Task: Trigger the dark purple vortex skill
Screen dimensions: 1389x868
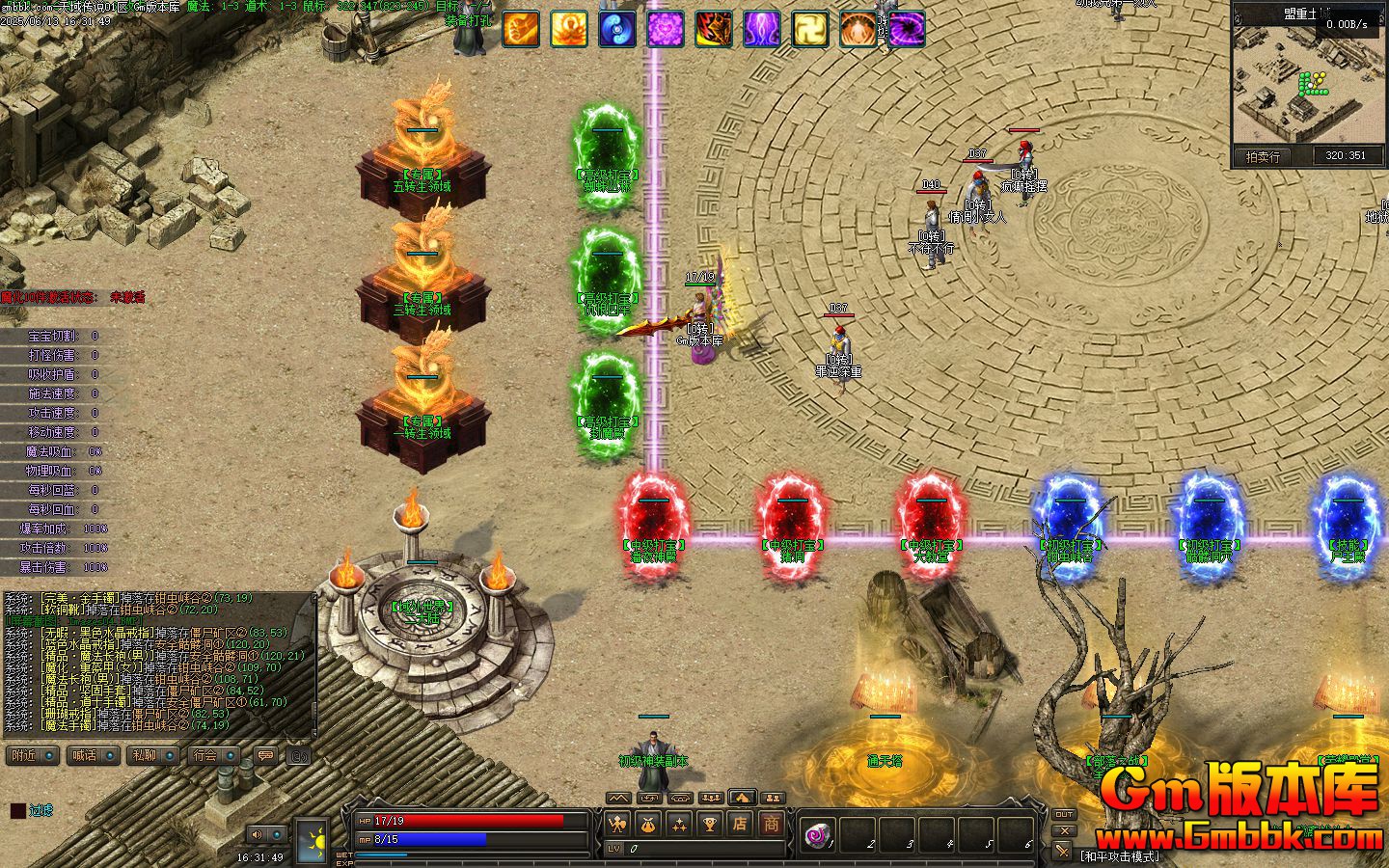Action: pyautogui.click(x=907, y=29)
